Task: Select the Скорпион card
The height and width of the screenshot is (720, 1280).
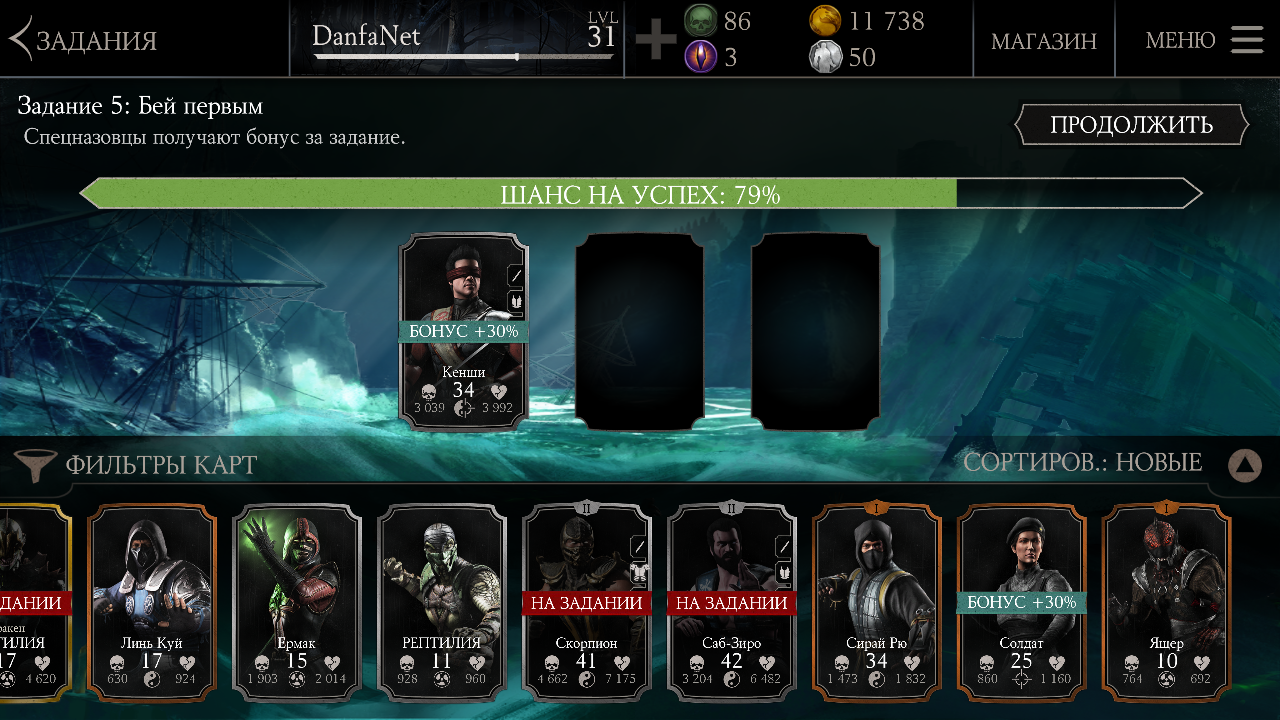Action: [587, 603]
